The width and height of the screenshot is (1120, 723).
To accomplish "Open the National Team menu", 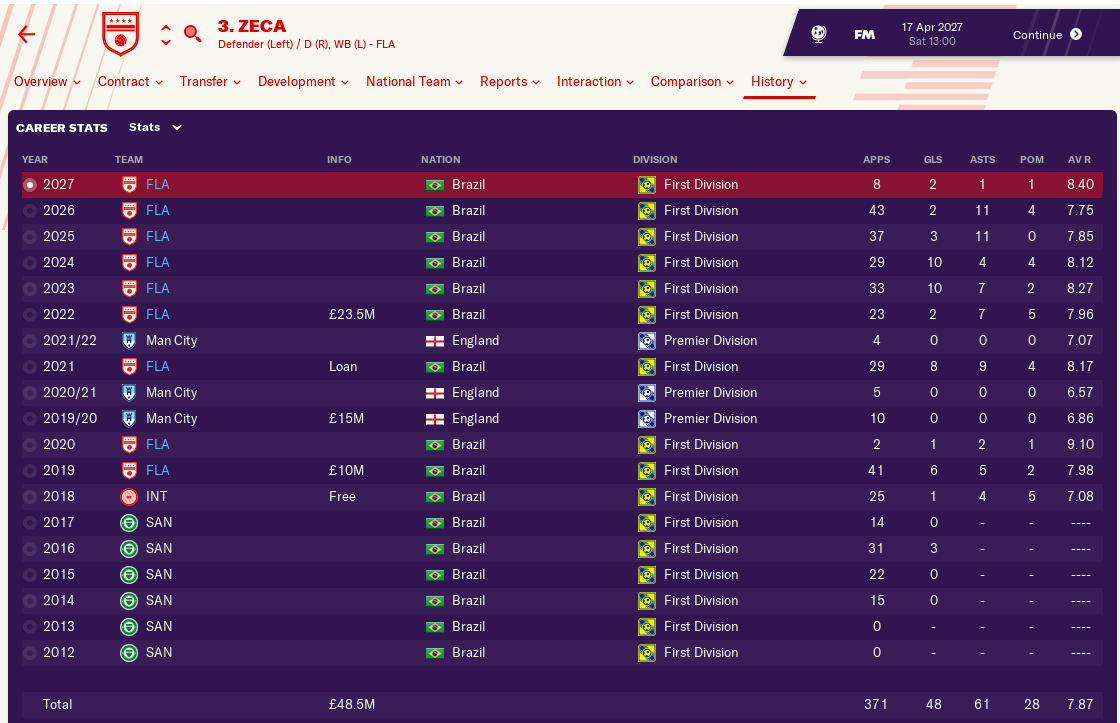I will (414, 82).
